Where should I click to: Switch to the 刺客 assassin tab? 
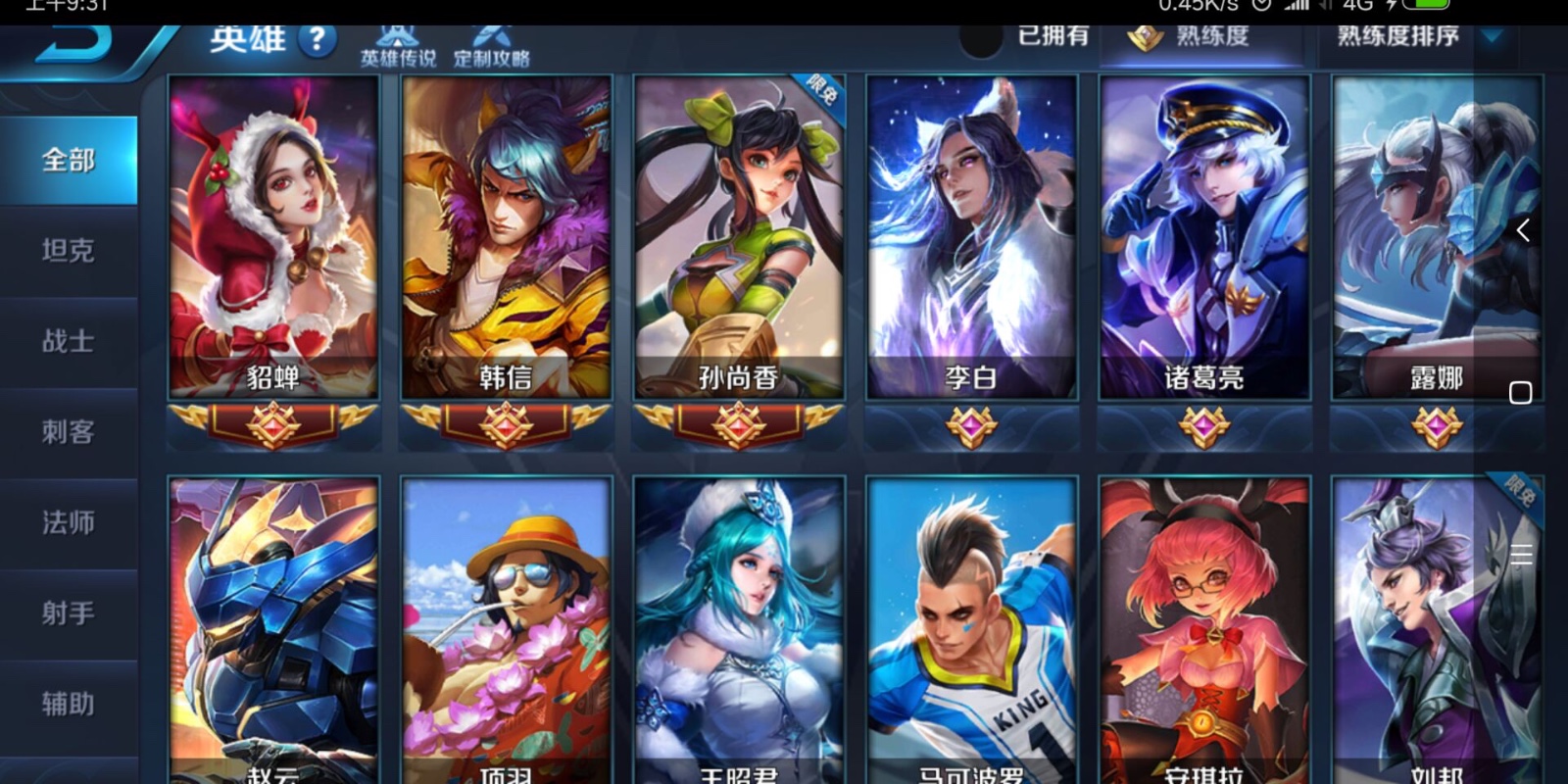[69, 432]
